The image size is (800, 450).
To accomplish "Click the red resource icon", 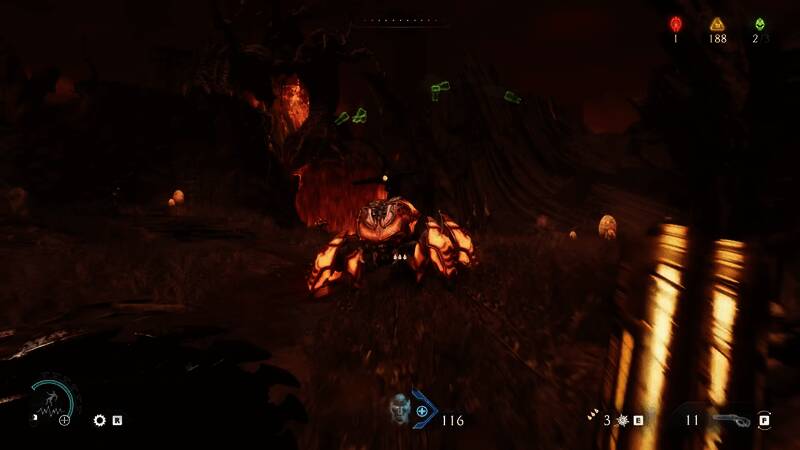I will [x=675, y=24].
